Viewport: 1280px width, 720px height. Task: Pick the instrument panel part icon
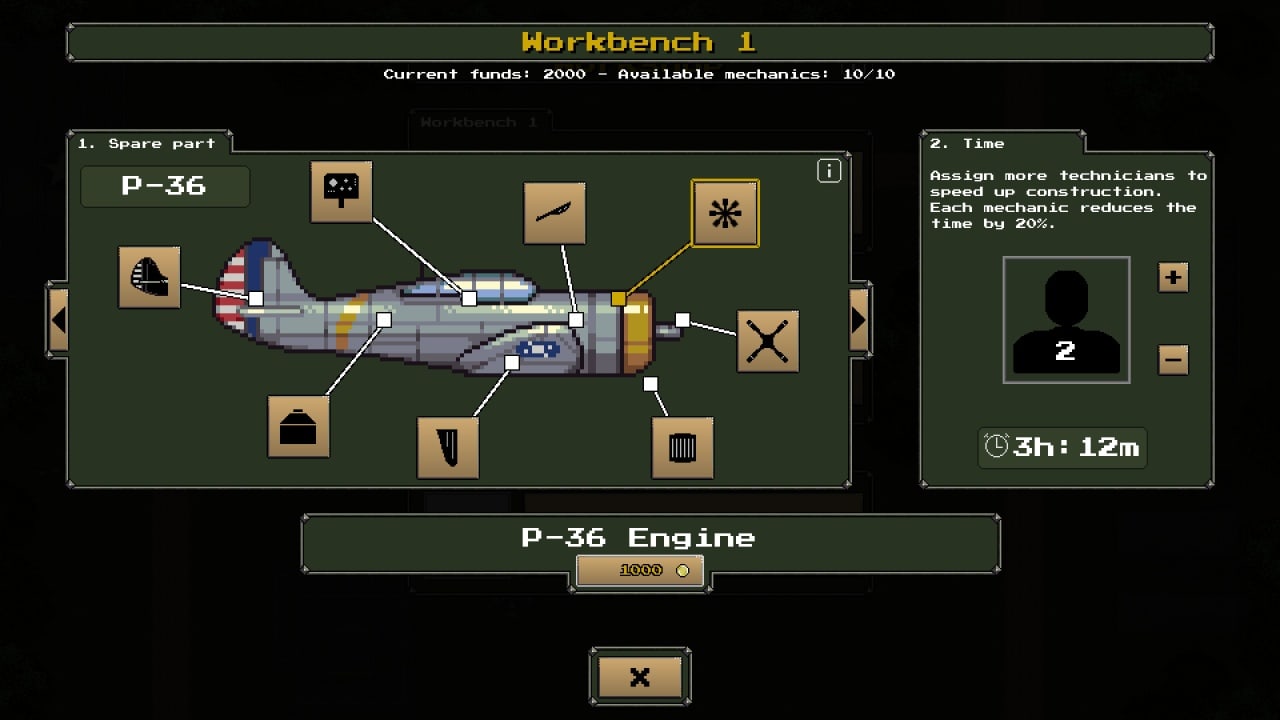click(341, 191)
